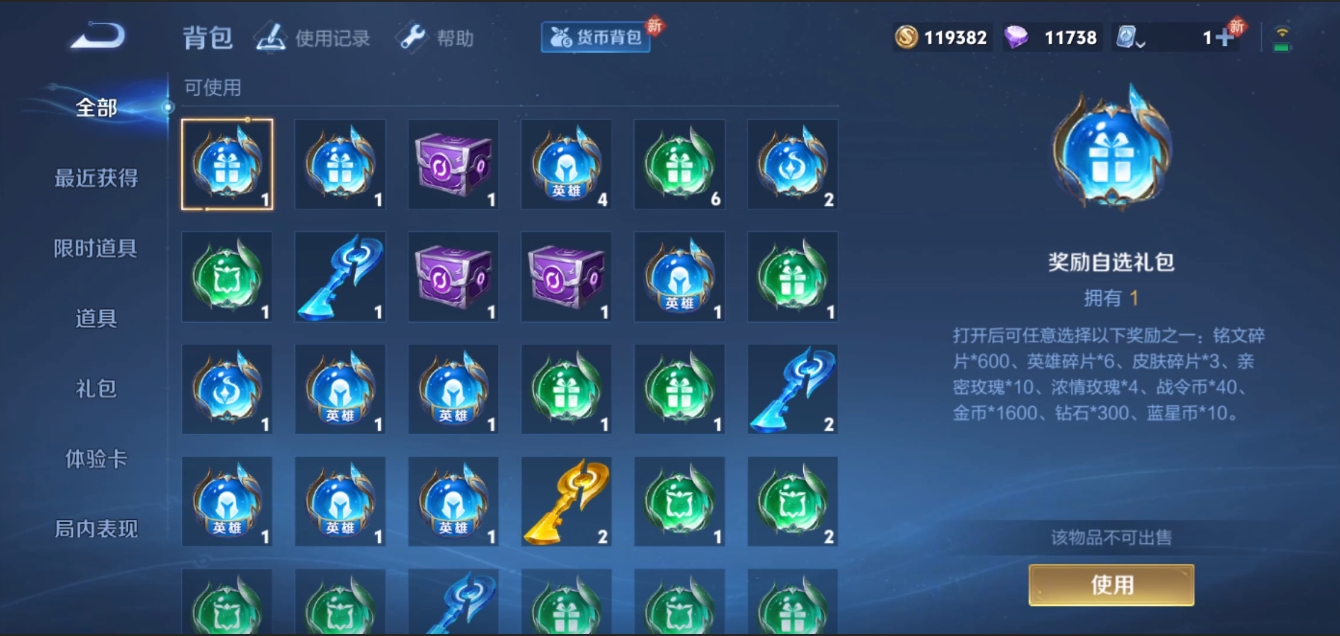The width and height of the screenshot is (1340, 636).
Task: Tap the gold coin balance
Action: (942, 38)
